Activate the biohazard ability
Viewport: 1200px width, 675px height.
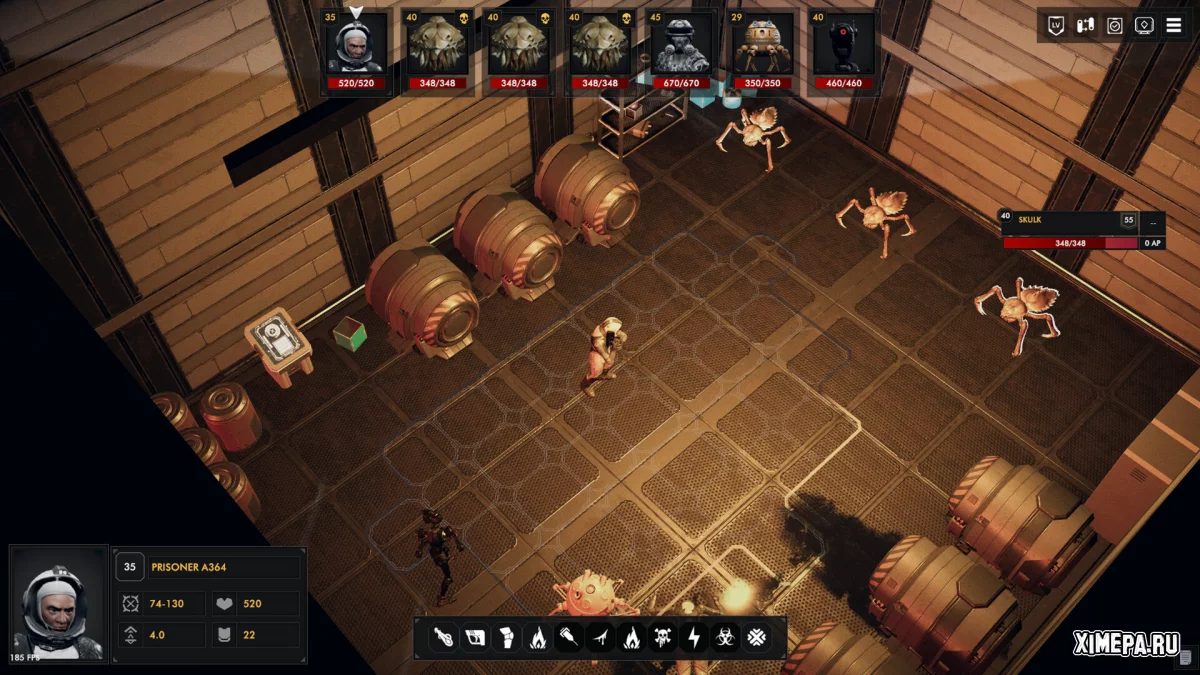(725, 636)
